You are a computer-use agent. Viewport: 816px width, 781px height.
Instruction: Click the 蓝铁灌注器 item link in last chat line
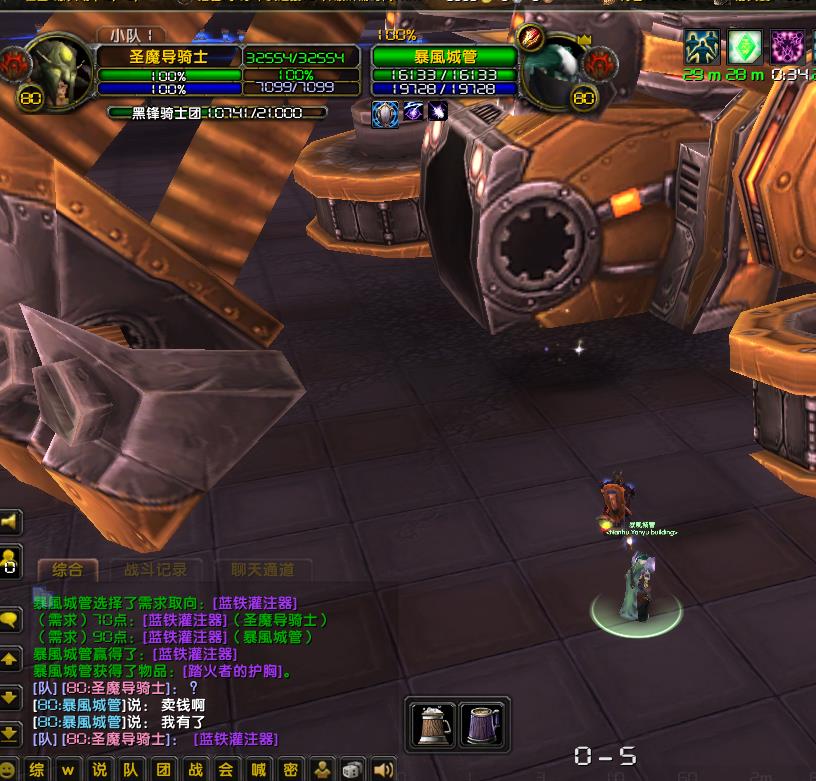[x=235, y=739]
